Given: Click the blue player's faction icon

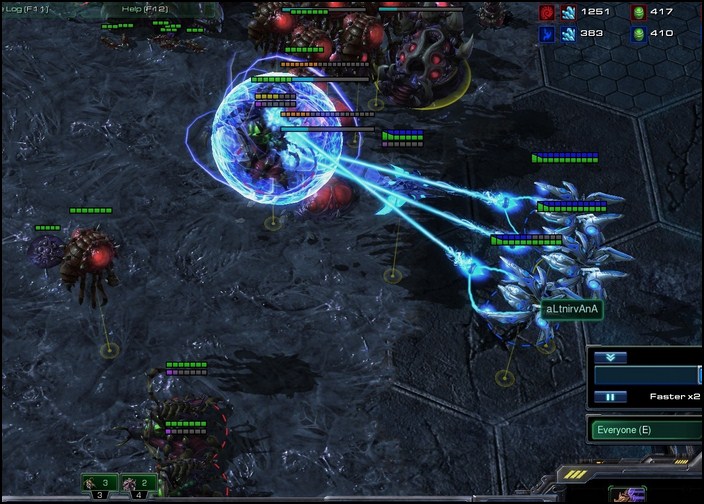Looking at the screenshot, I should tap(547, 33).
